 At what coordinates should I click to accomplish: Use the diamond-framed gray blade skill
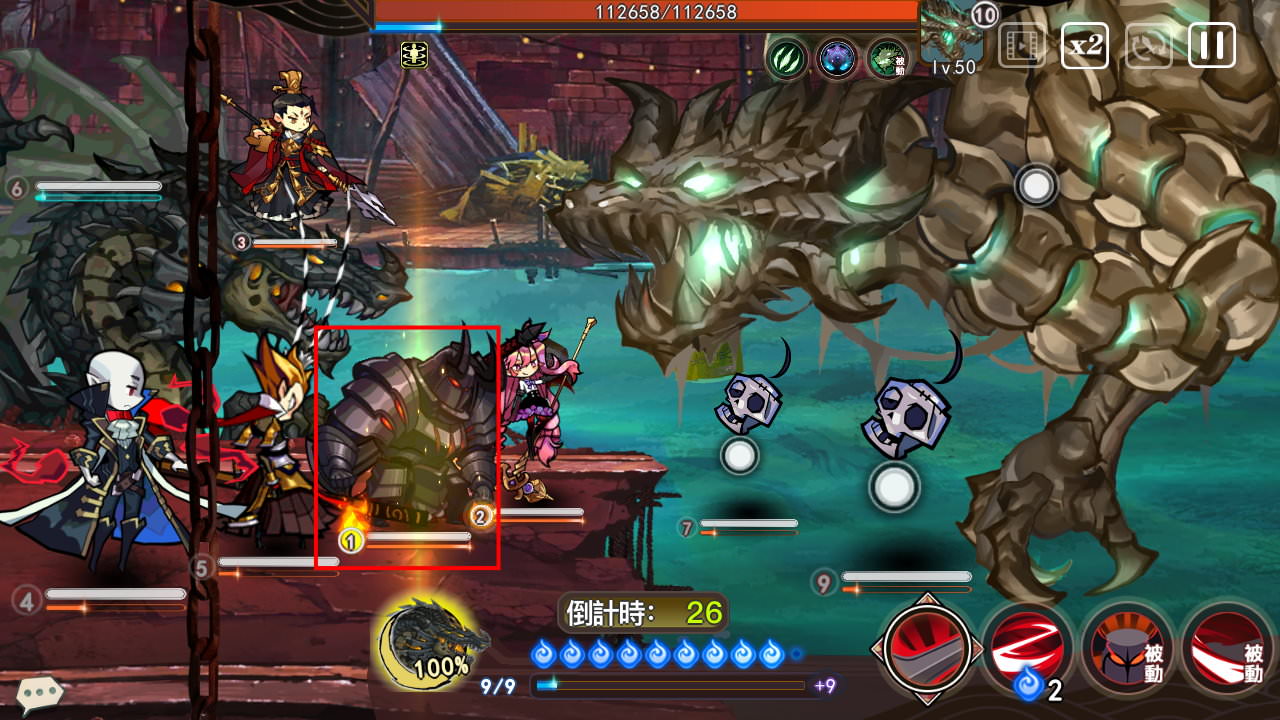926,648
